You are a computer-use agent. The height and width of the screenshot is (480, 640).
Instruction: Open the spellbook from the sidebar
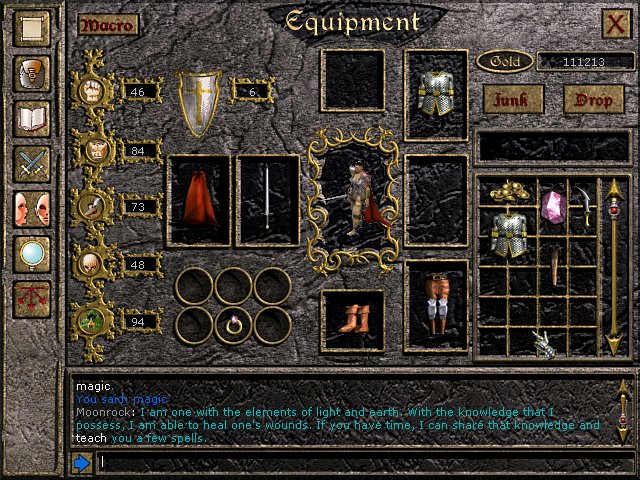coord(32,121)
